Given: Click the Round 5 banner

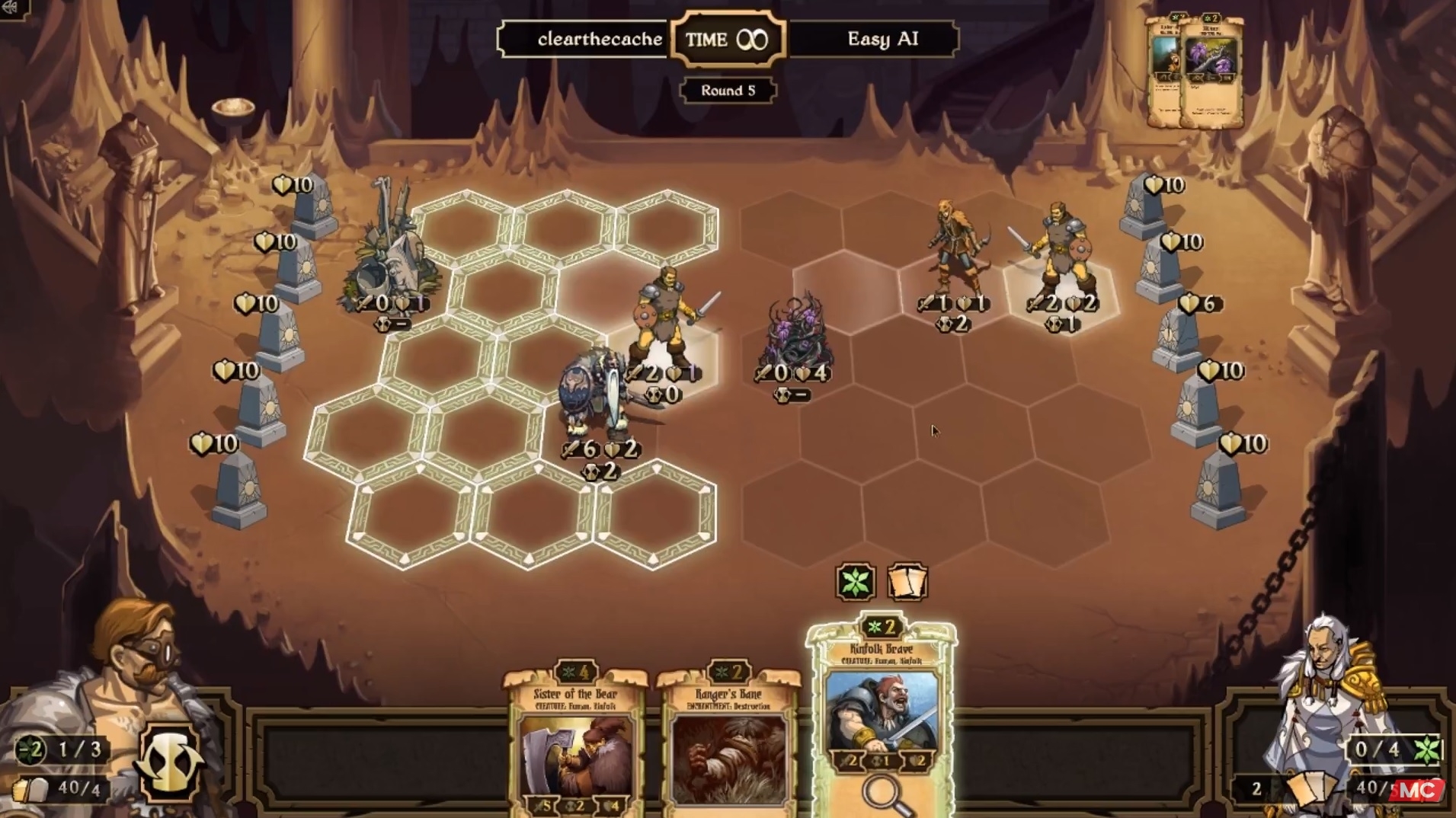Looking at the screenshot, I should 728,90.
